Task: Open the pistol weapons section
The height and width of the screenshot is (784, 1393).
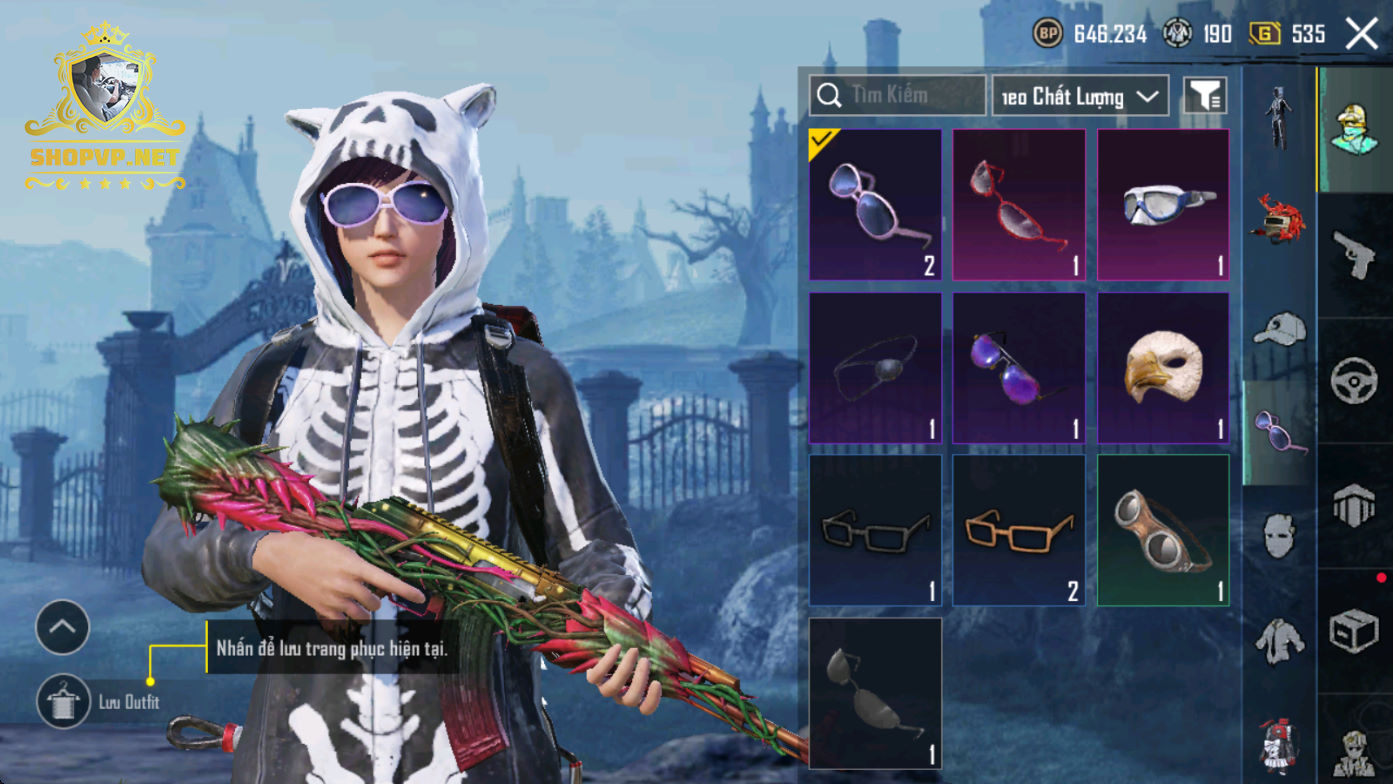Action: pos(1355,254)
